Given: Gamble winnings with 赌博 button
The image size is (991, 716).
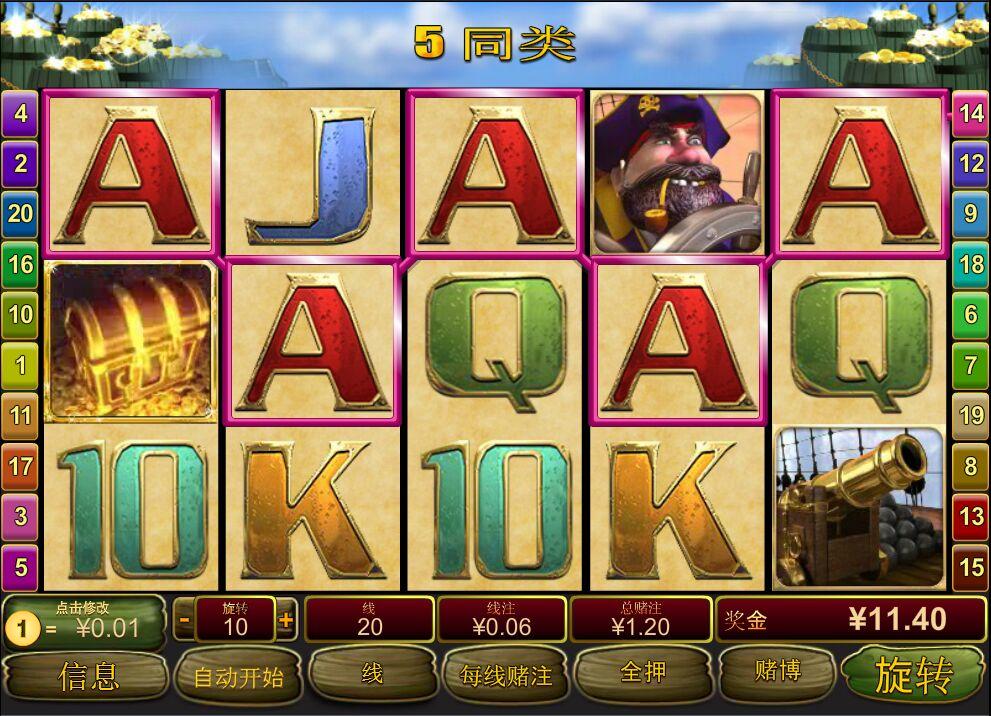Looking at the screenshot, I should pos(777,671).
